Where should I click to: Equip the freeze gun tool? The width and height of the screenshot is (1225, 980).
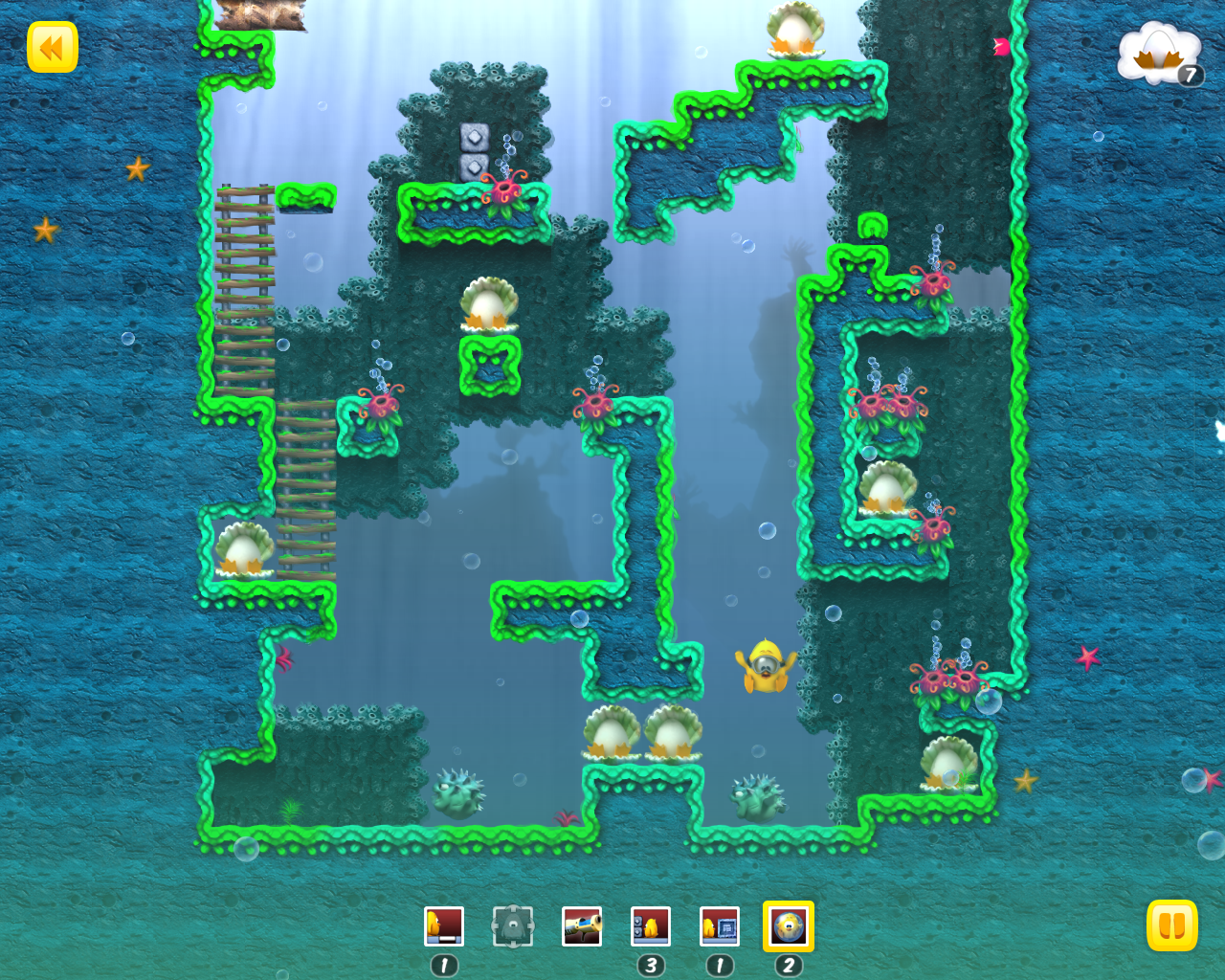582,926
